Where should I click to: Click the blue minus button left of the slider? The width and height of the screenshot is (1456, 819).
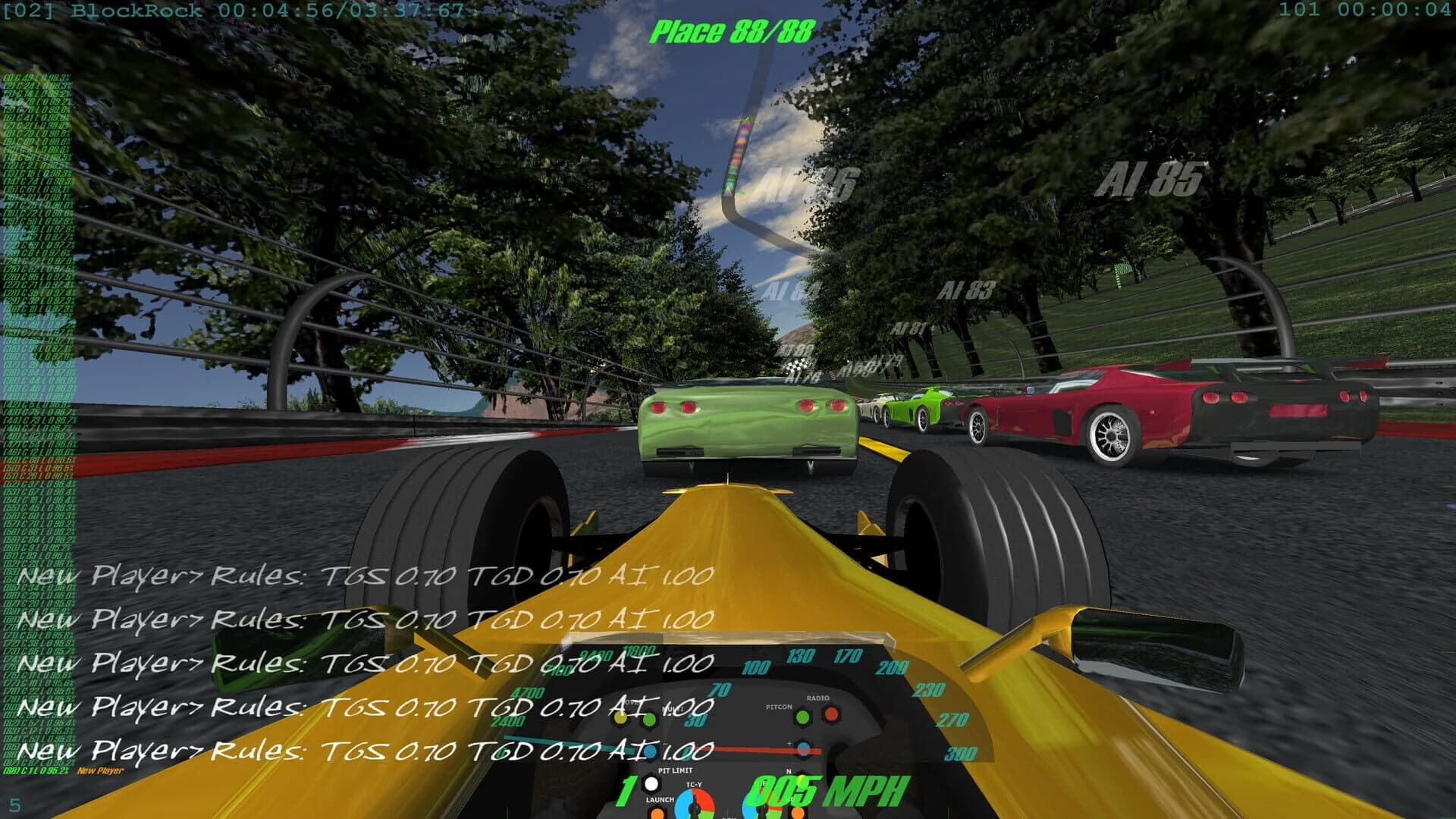point(649,751)
